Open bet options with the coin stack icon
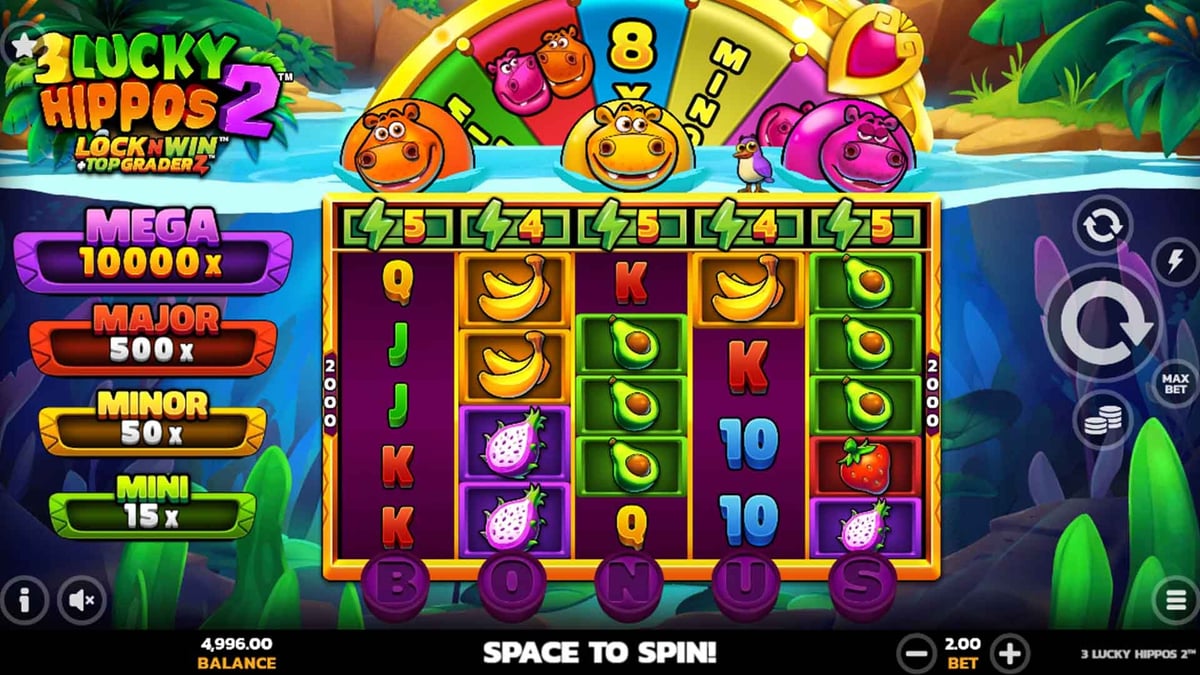The image size is (1200, 675). [x=1102, y=420]
